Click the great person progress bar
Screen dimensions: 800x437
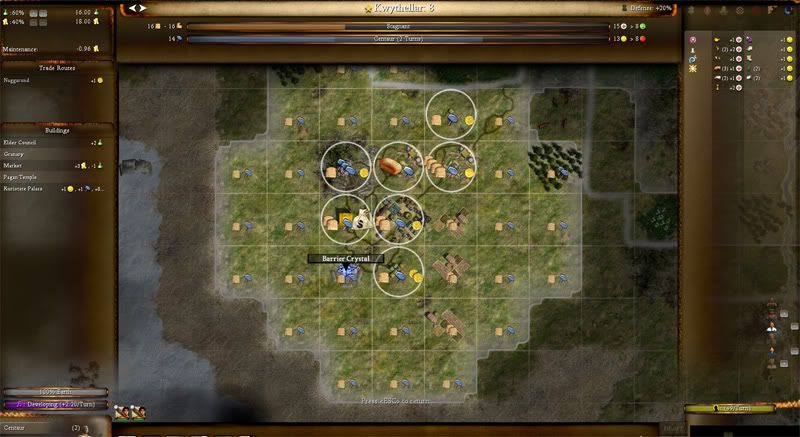(728, 408)
